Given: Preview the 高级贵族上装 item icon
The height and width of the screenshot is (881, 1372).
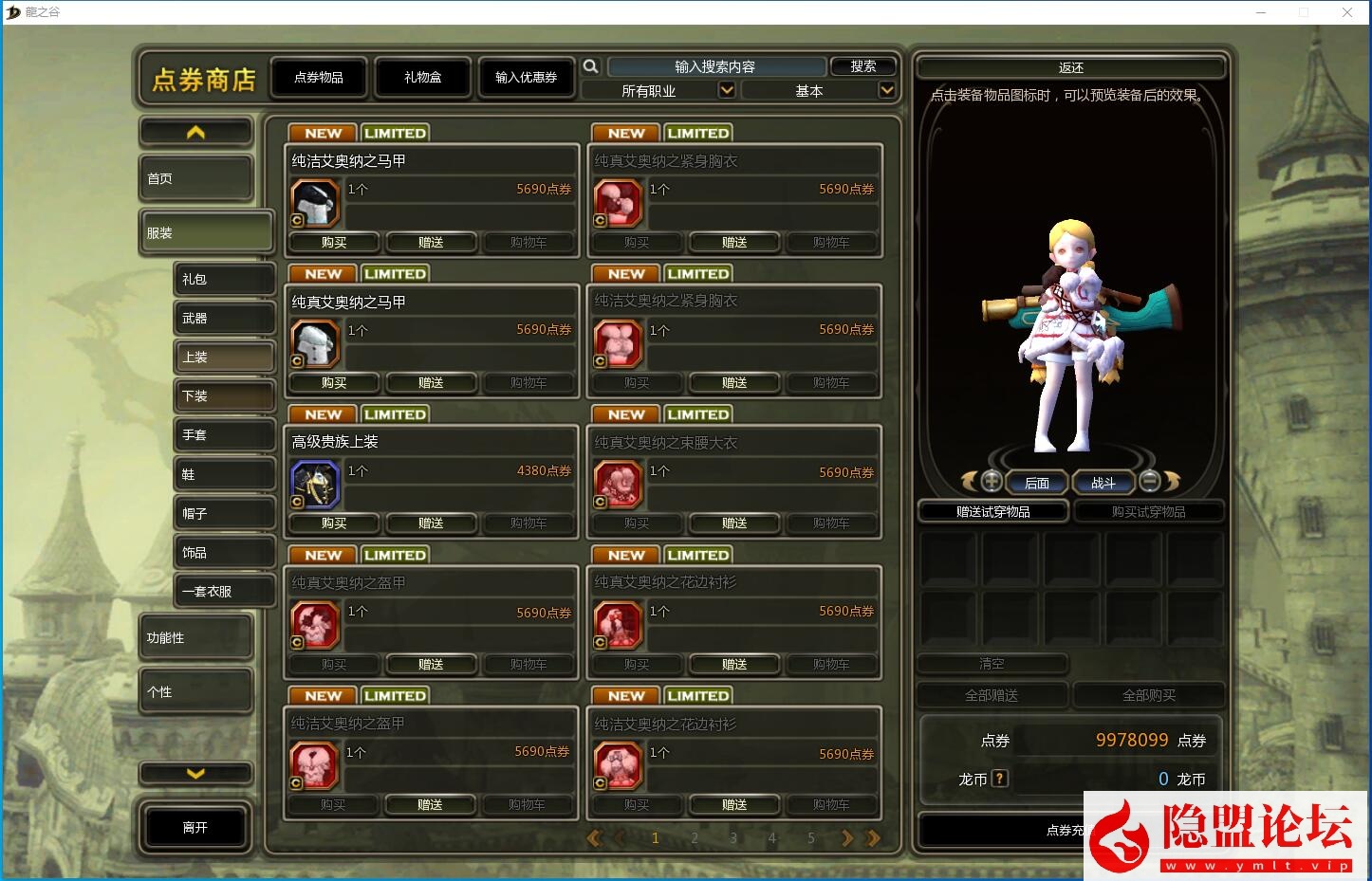Looking at the screenshot, I should point(315,485).
